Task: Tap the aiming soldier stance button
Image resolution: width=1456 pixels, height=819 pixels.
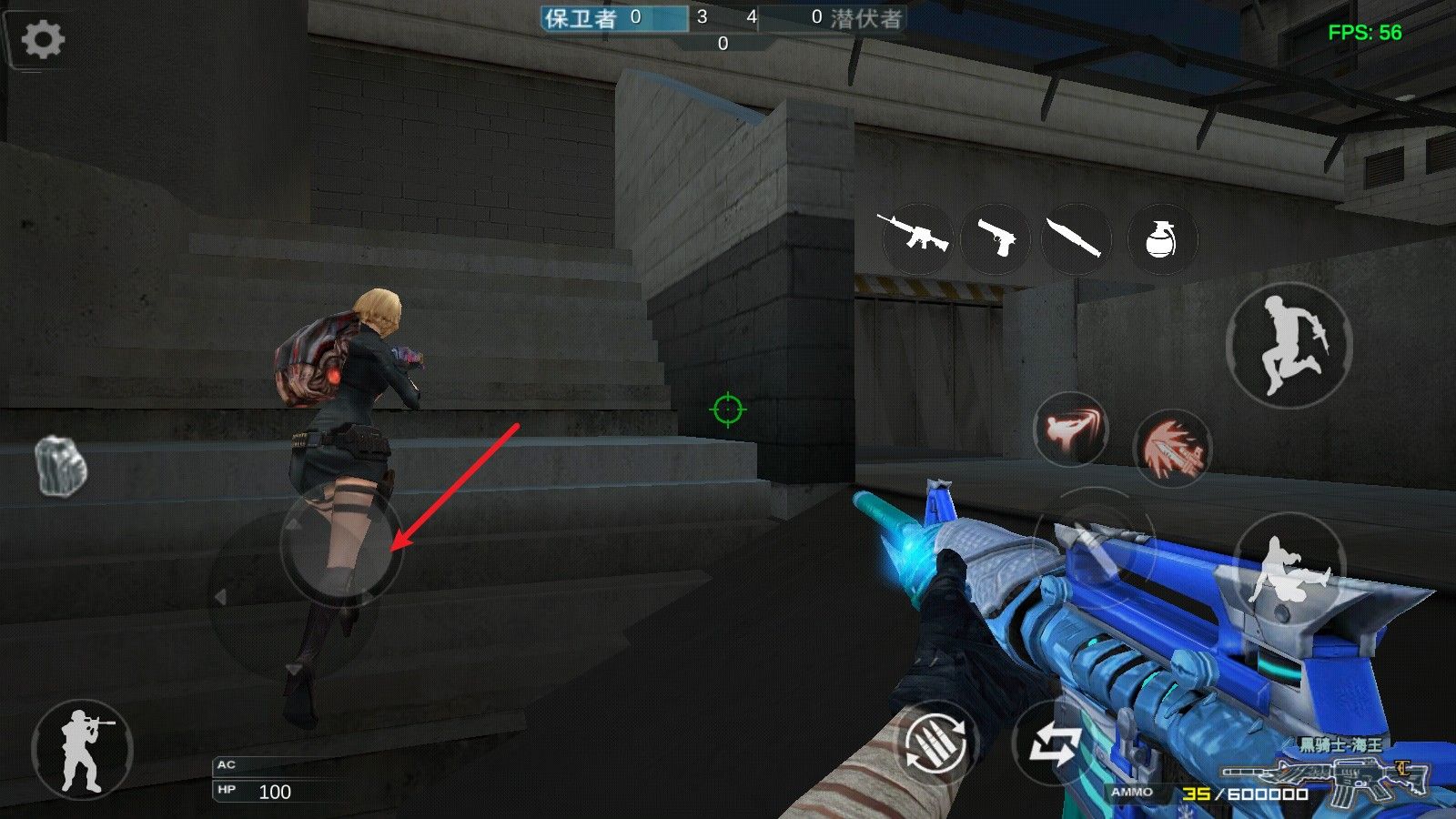Action: [83, 749]
